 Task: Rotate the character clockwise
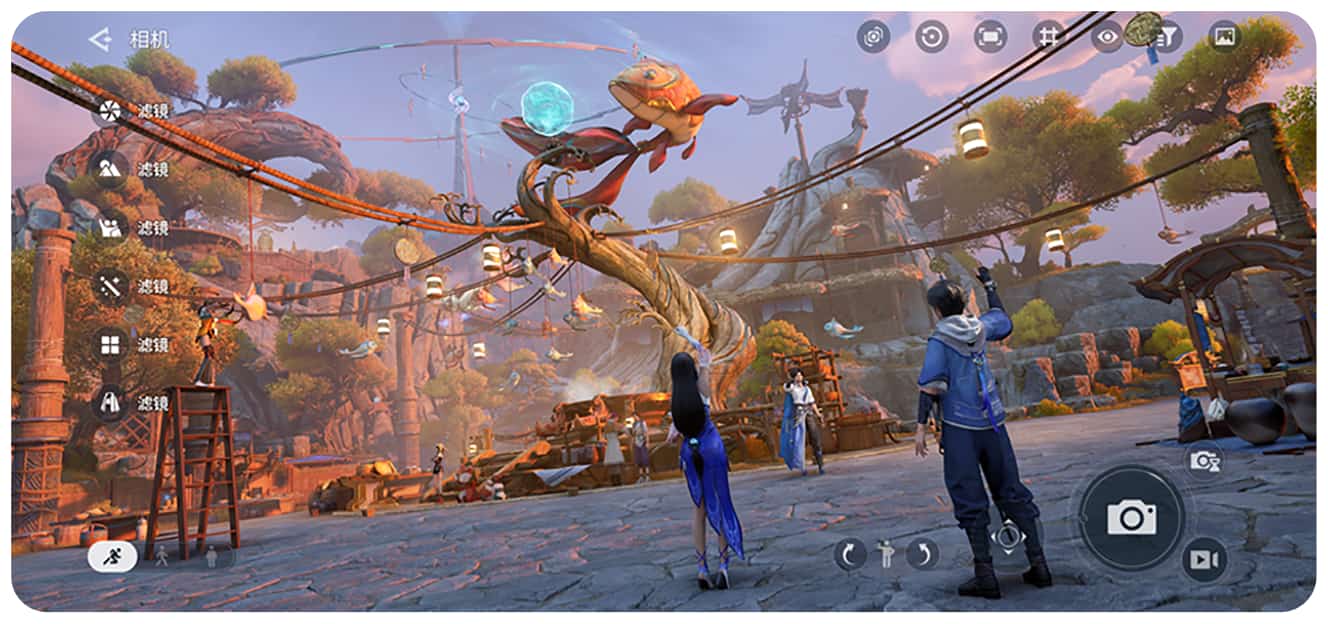tap(922, 553)
